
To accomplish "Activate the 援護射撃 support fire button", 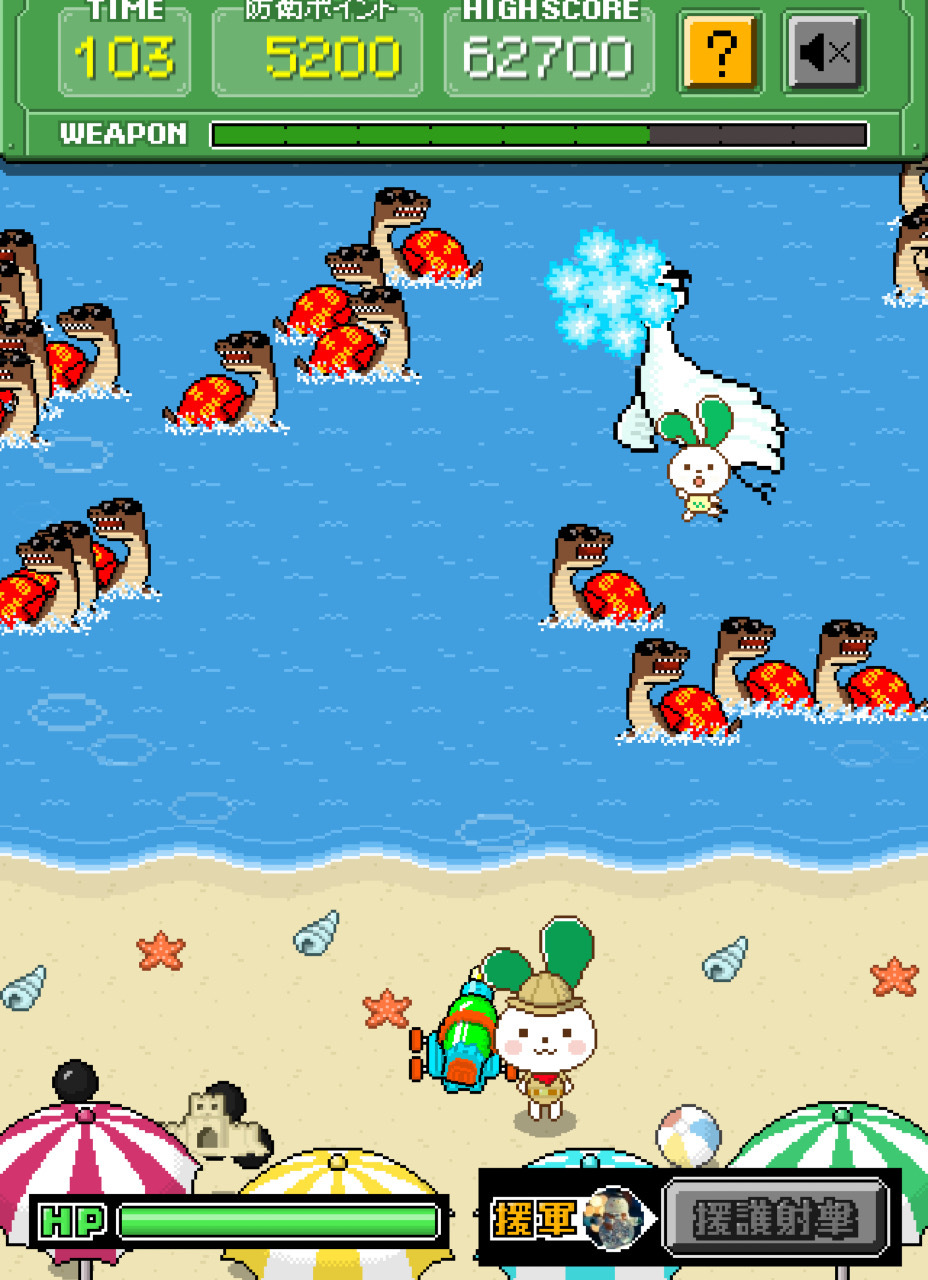I will pos(775,1219).
